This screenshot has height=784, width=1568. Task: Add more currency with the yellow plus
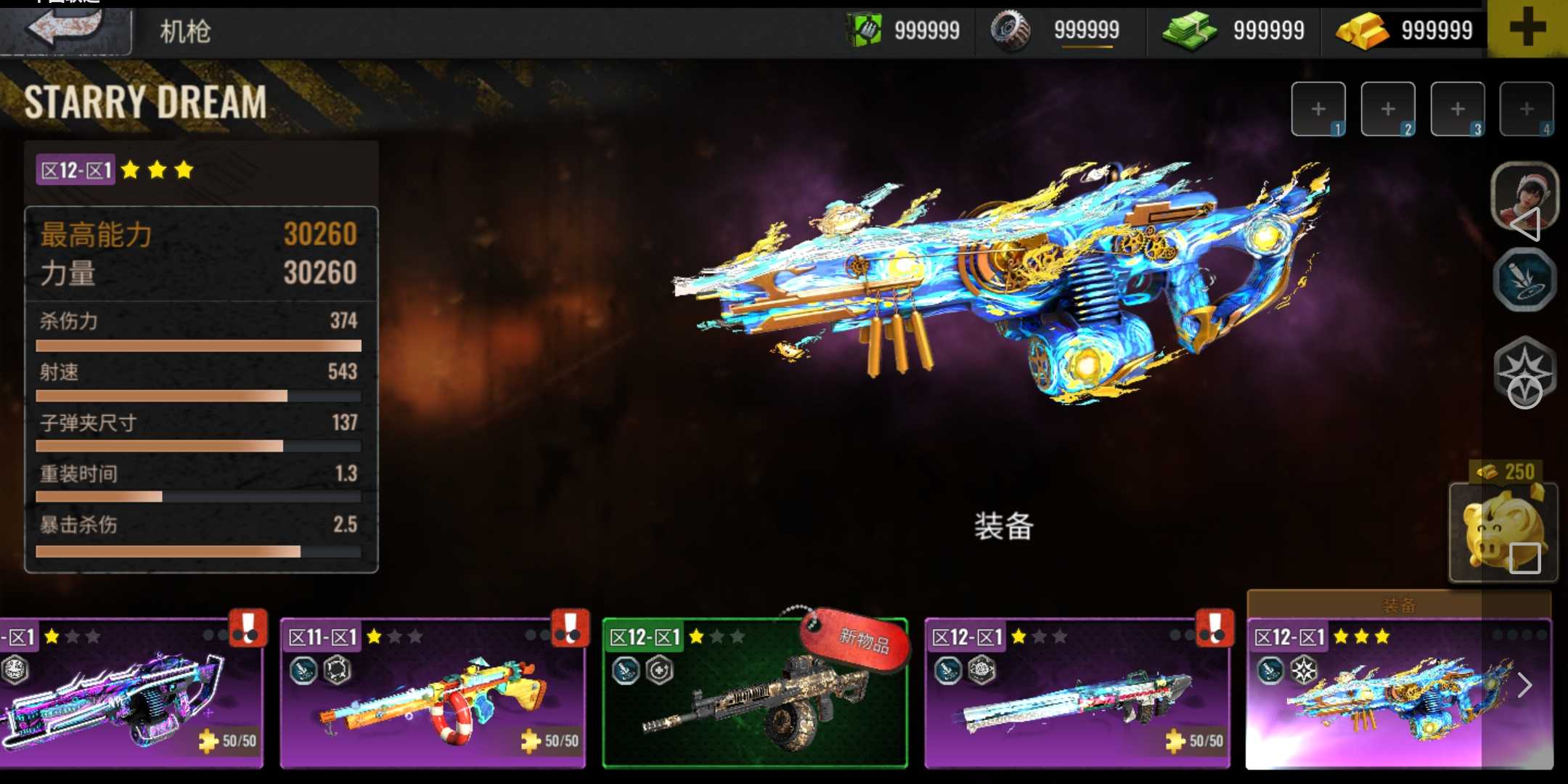point(1527,29)
